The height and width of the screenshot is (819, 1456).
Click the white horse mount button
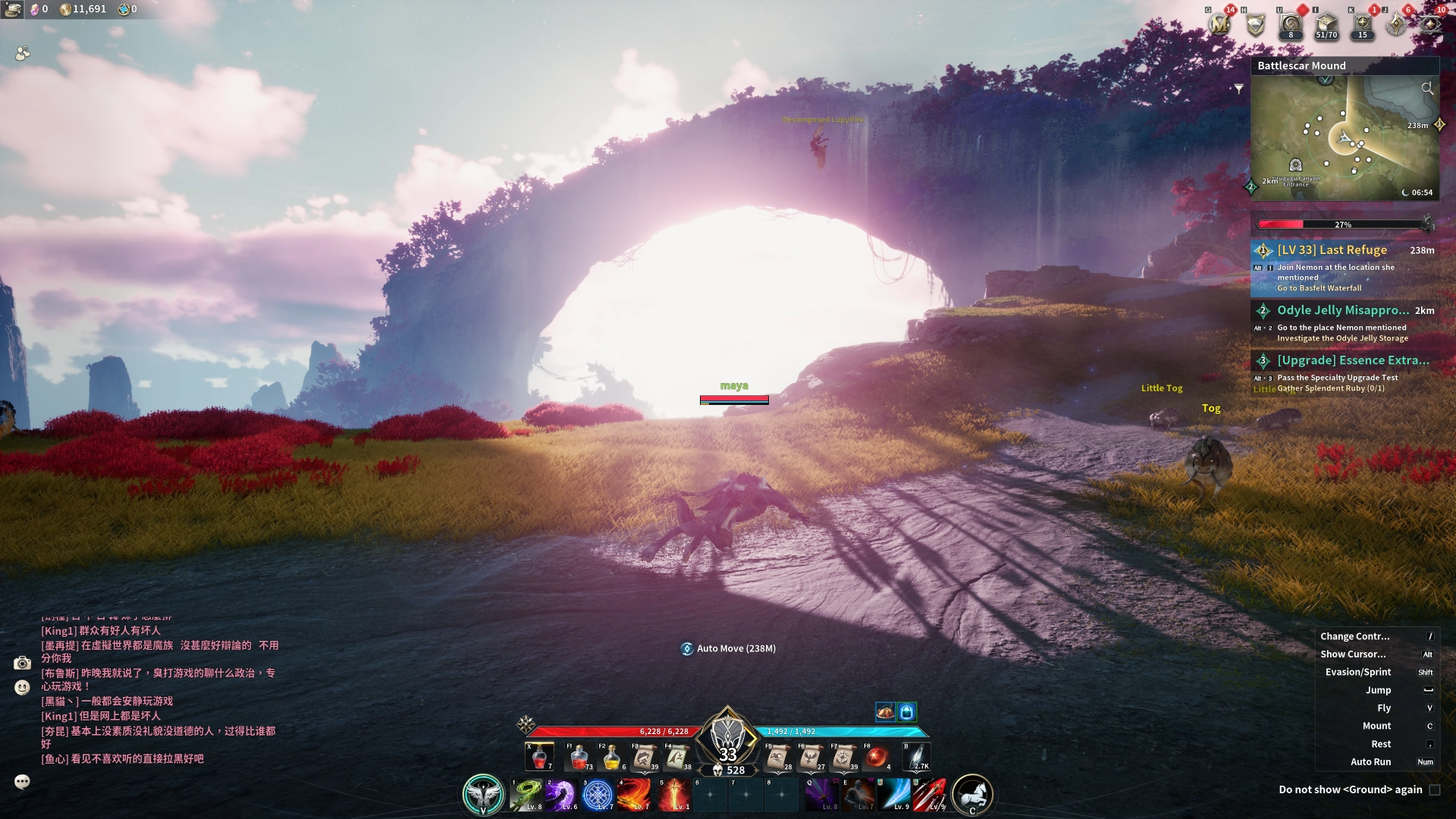pyautogui.click(x=972, y=794)
